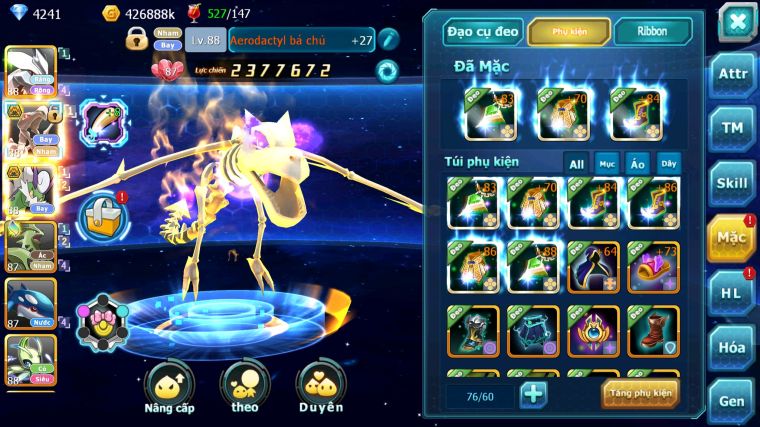Viewport: 760px width, 427px height.
Task: Open the Attr side tab
Action: pos(732,75)
